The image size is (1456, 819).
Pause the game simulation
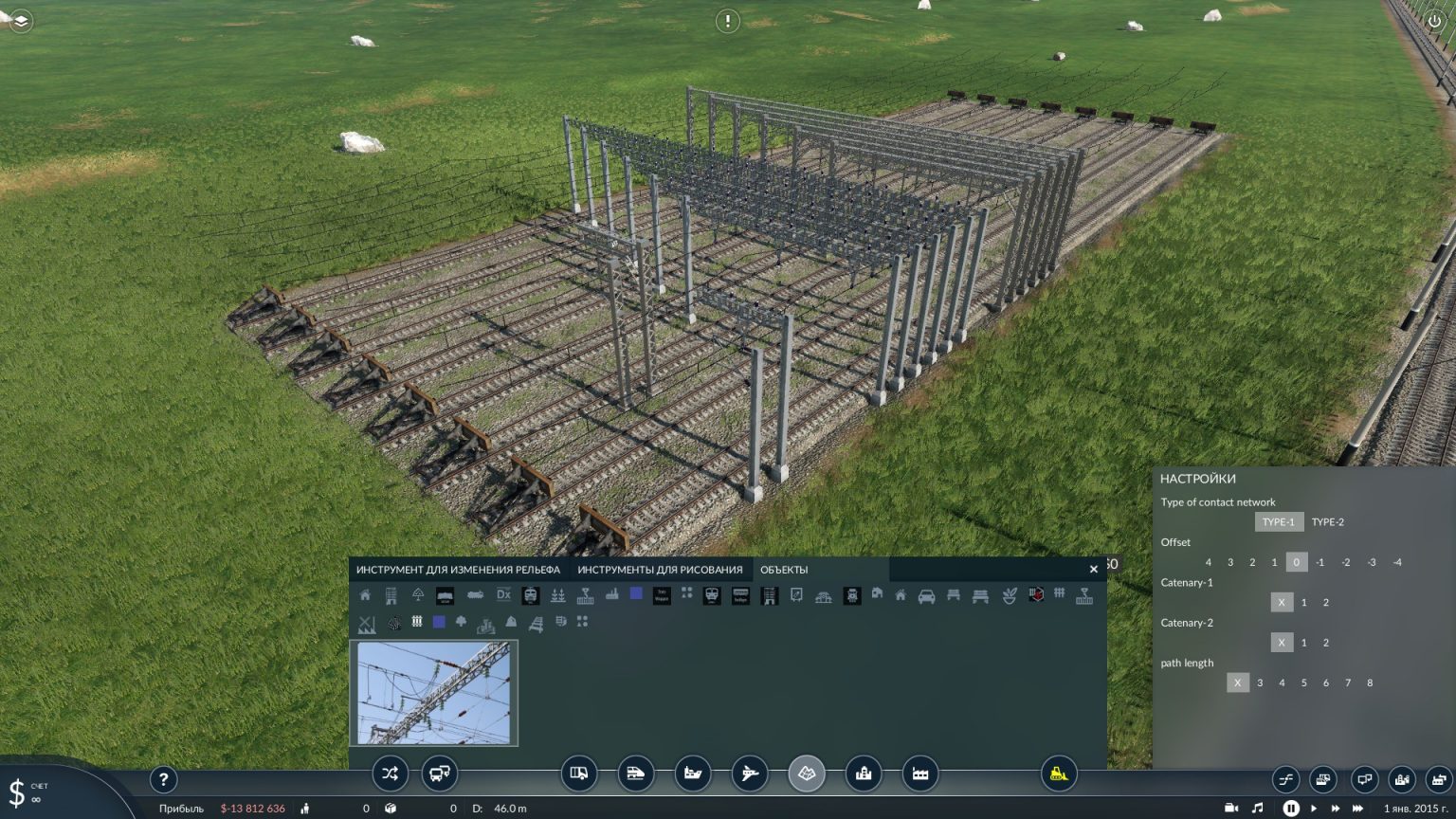point(1291,808)
